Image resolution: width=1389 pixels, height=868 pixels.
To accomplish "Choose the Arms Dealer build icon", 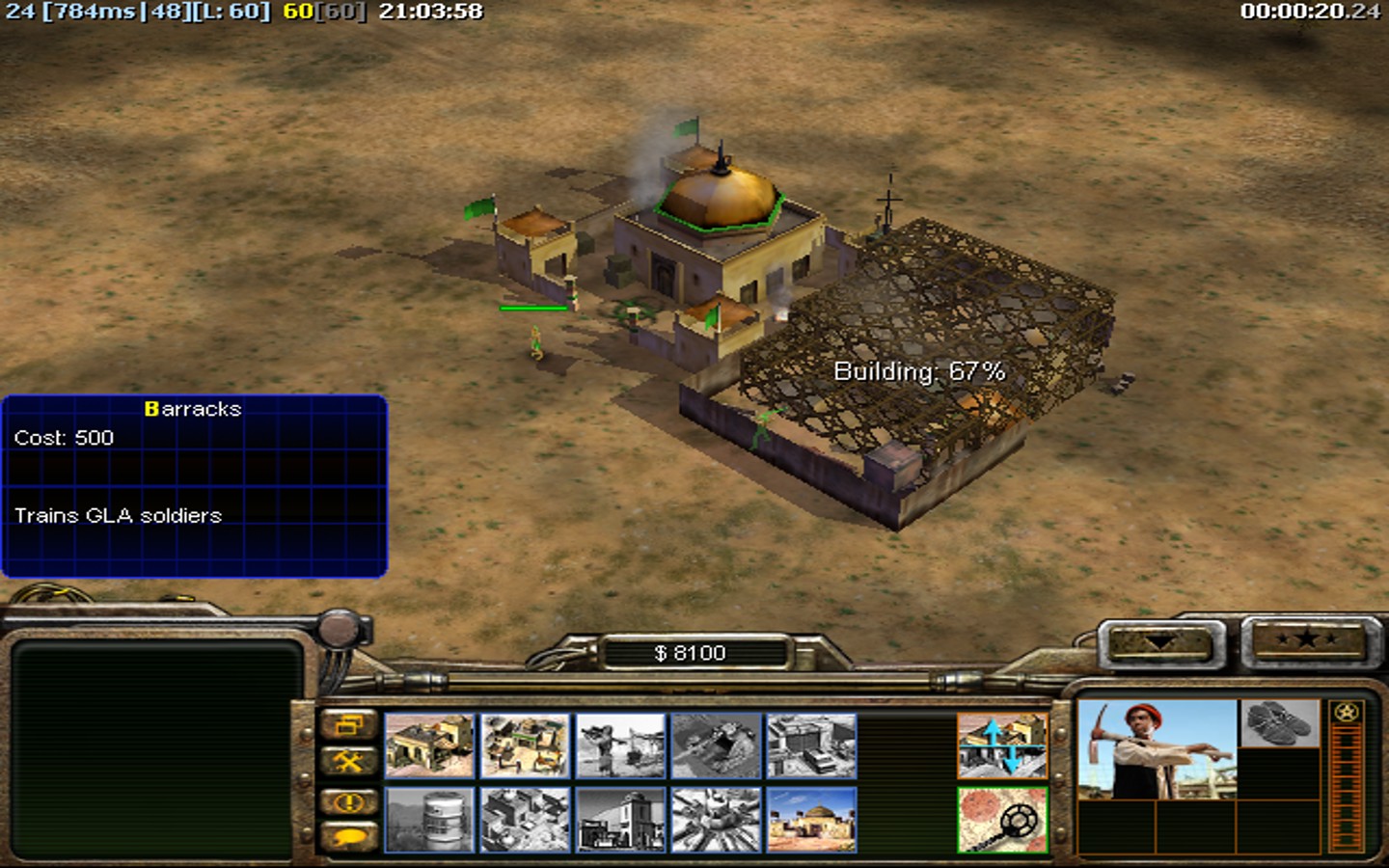I will 811,746.
